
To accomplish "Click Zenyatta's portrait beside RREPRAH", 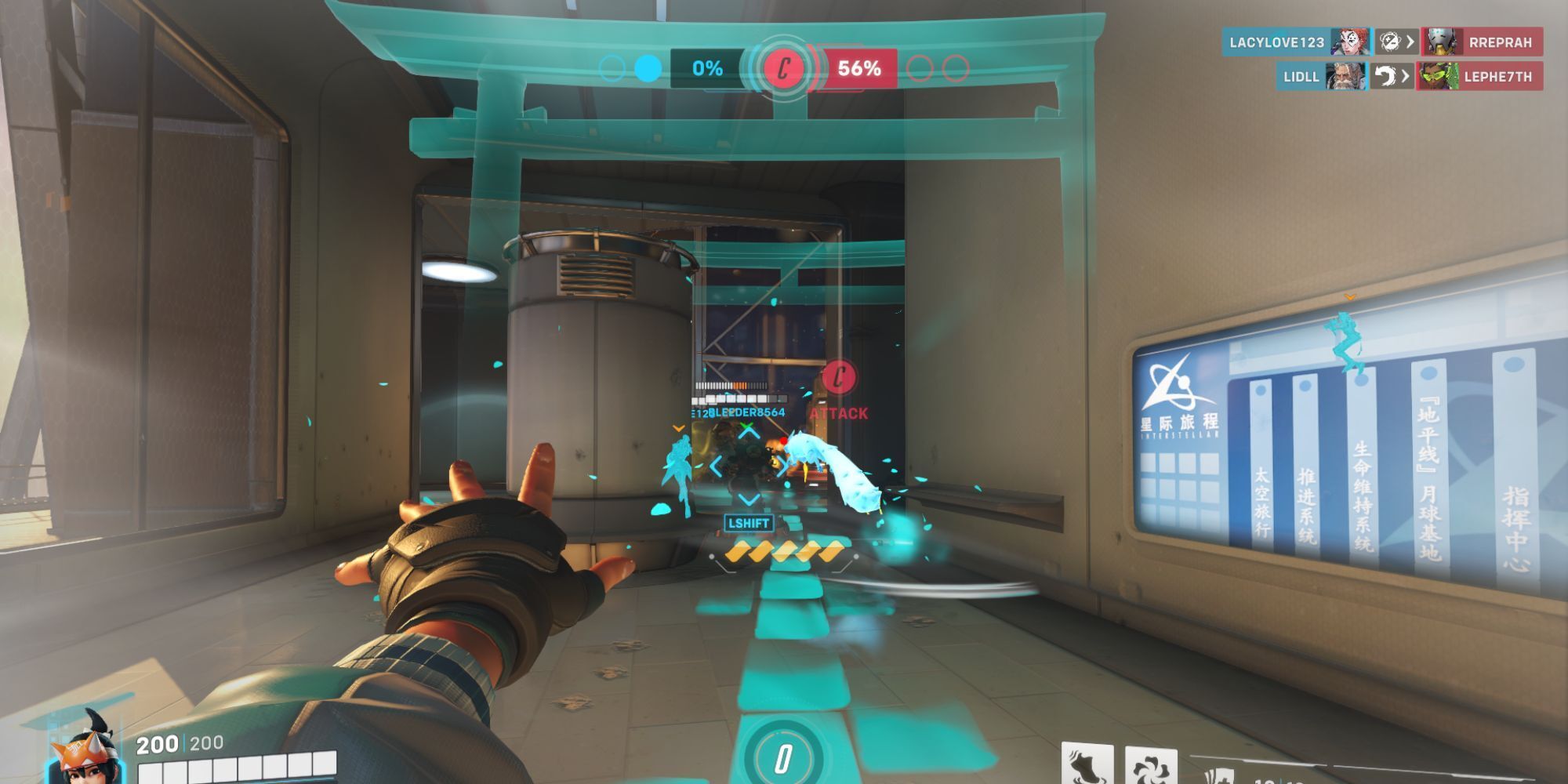I will (1440, 41).
